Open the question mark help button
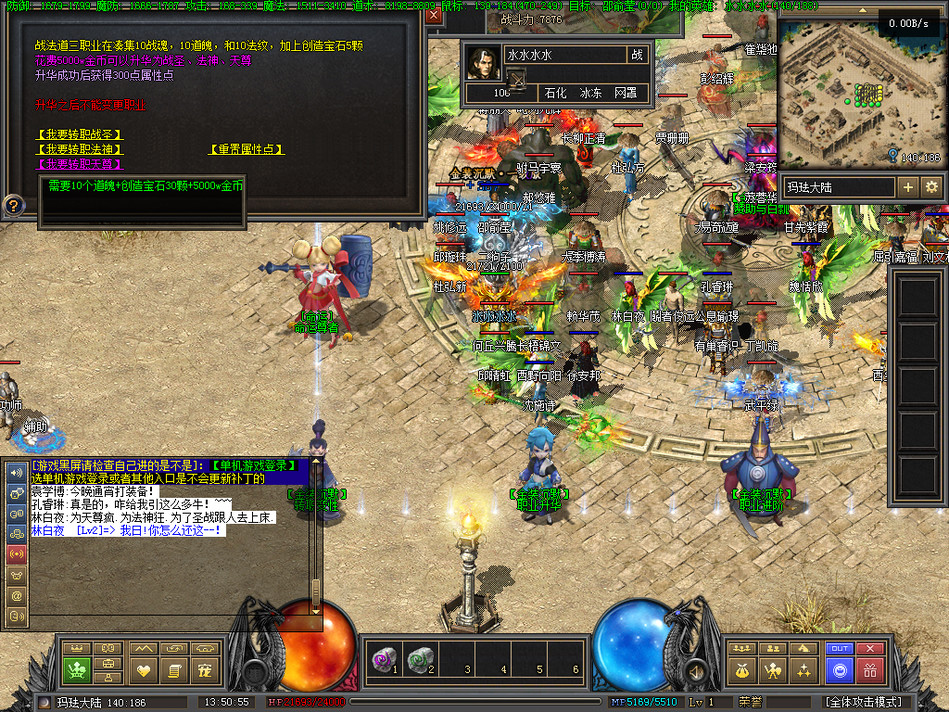This screenshot has height=712, width=949. (13, 206)
